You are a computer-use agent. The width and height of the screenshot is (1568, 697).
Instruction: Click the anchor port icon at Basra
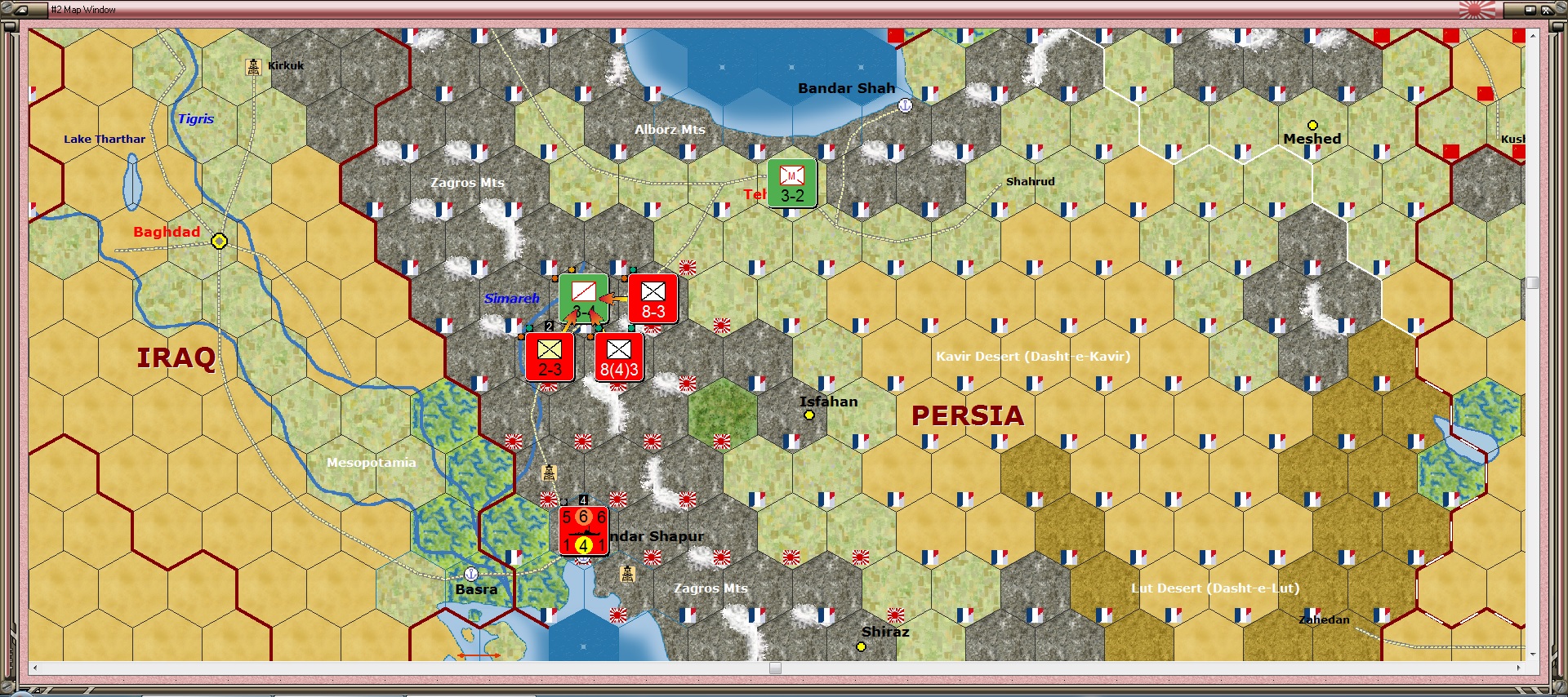[470, 573]
